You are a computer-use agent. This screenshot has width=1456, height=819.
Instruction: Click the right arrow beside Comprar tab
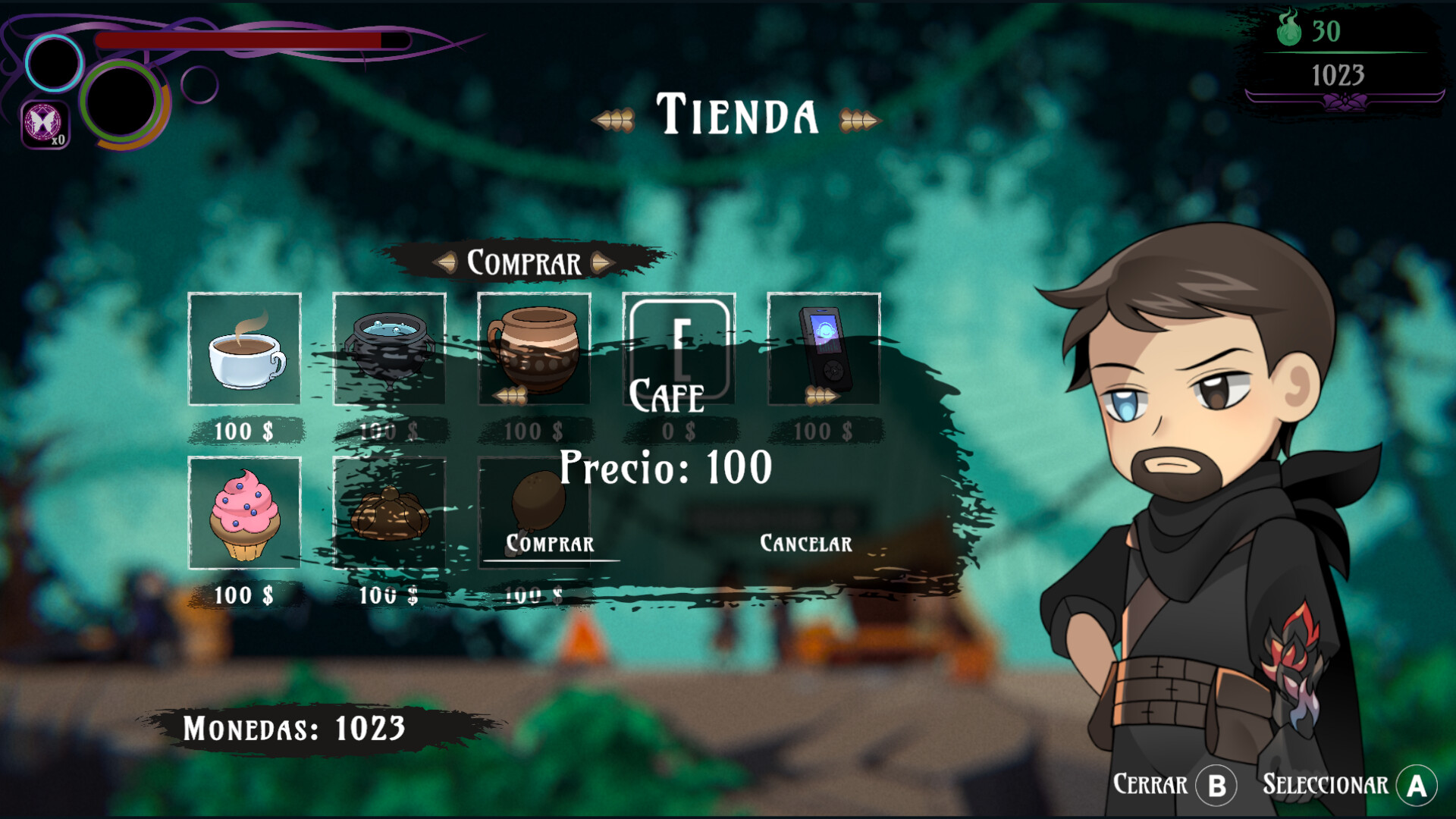(x=602, y=262)
